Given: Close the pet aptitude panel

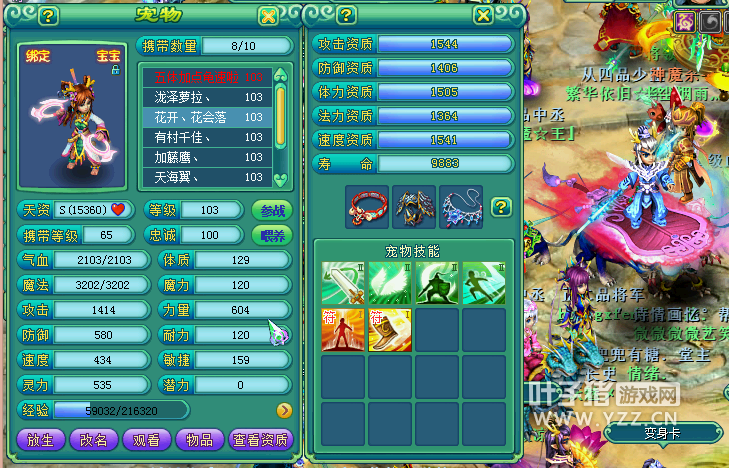Looking at the screenshot, I should tap(483, 16).
